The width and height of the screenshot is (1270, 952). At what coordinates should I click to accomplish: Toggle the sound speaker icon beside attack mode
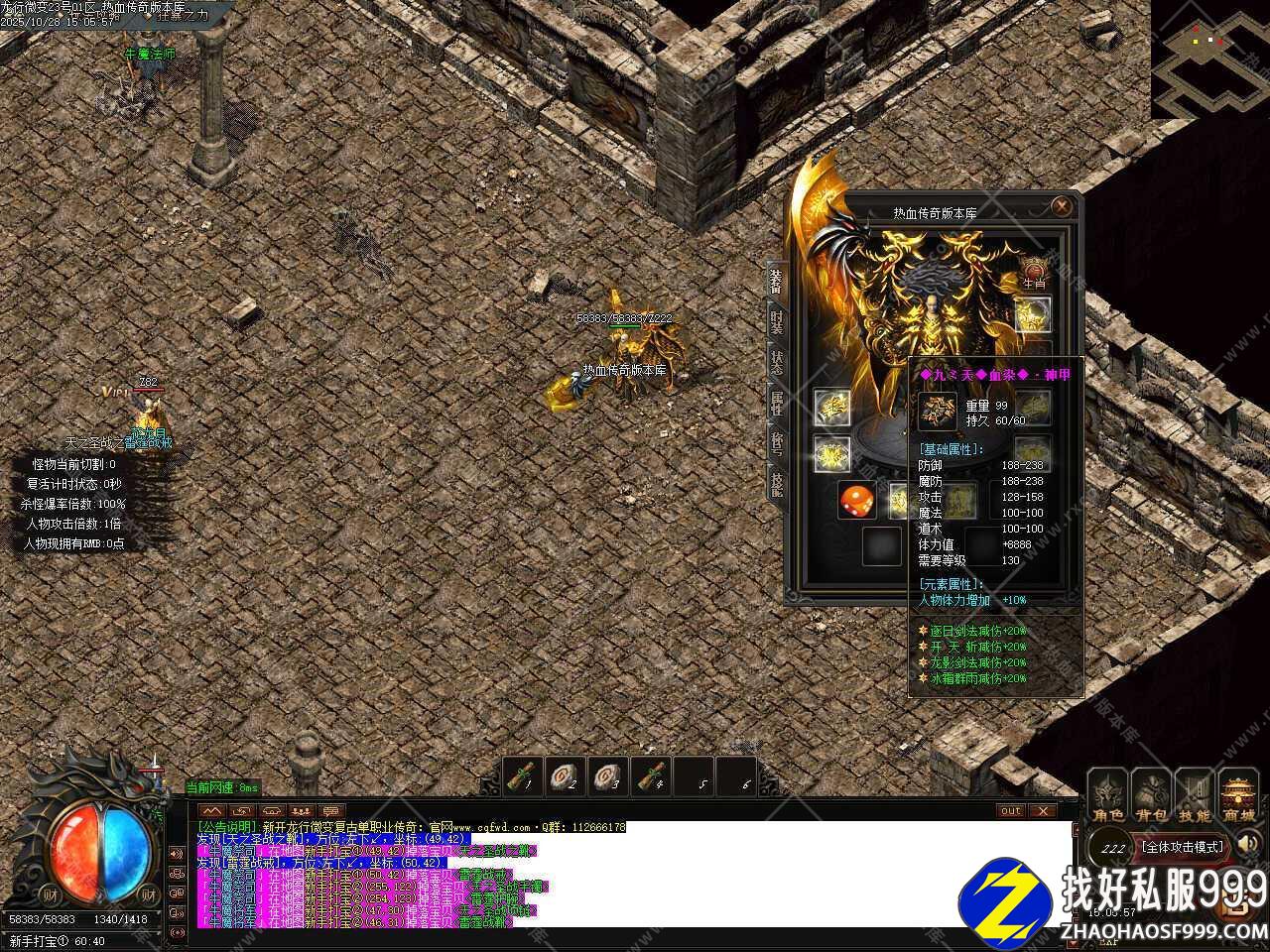click(x=1248, y=845)
